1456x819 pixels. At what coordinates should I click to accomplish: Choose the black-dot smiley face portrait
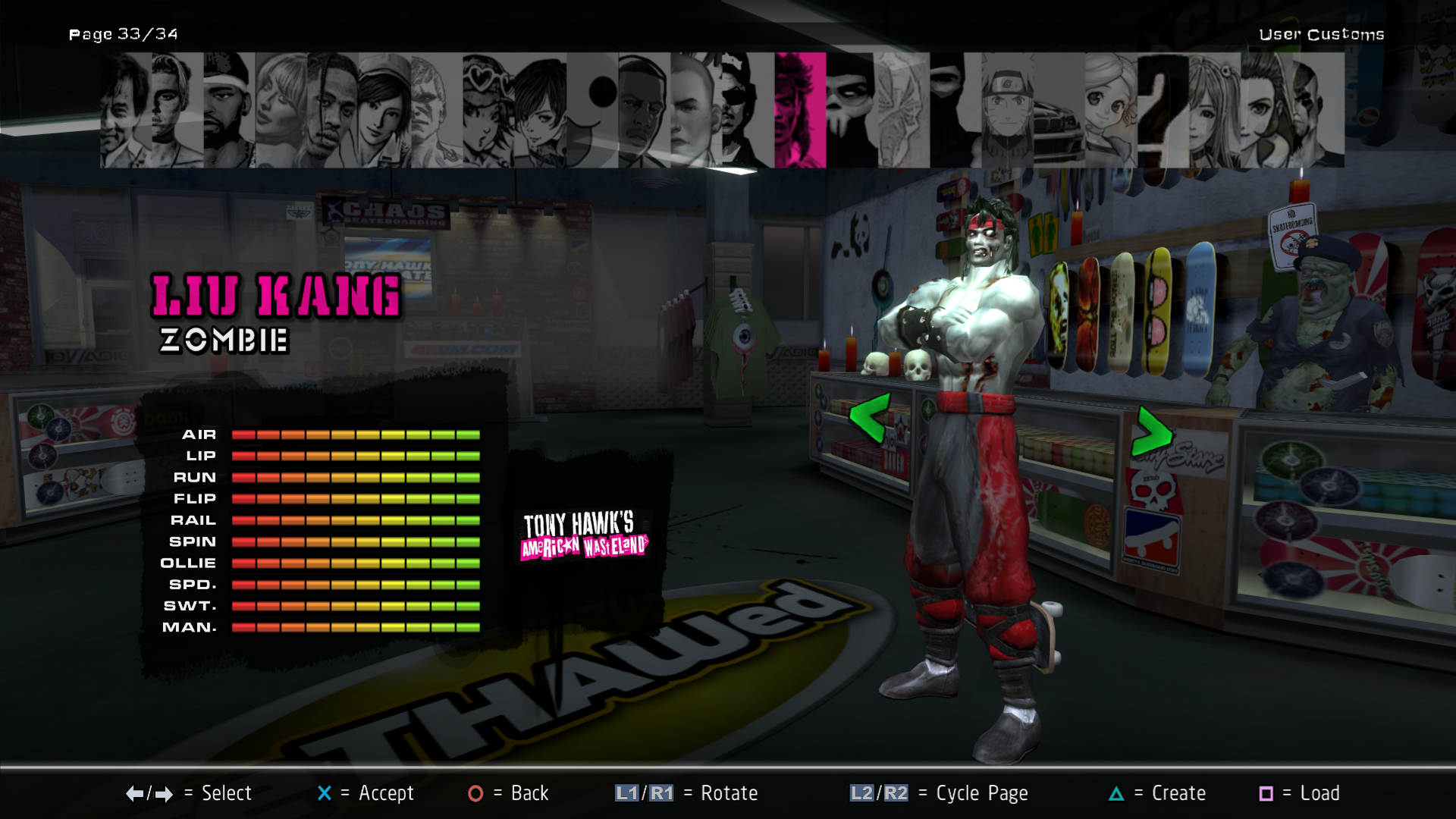coord(592,110)
